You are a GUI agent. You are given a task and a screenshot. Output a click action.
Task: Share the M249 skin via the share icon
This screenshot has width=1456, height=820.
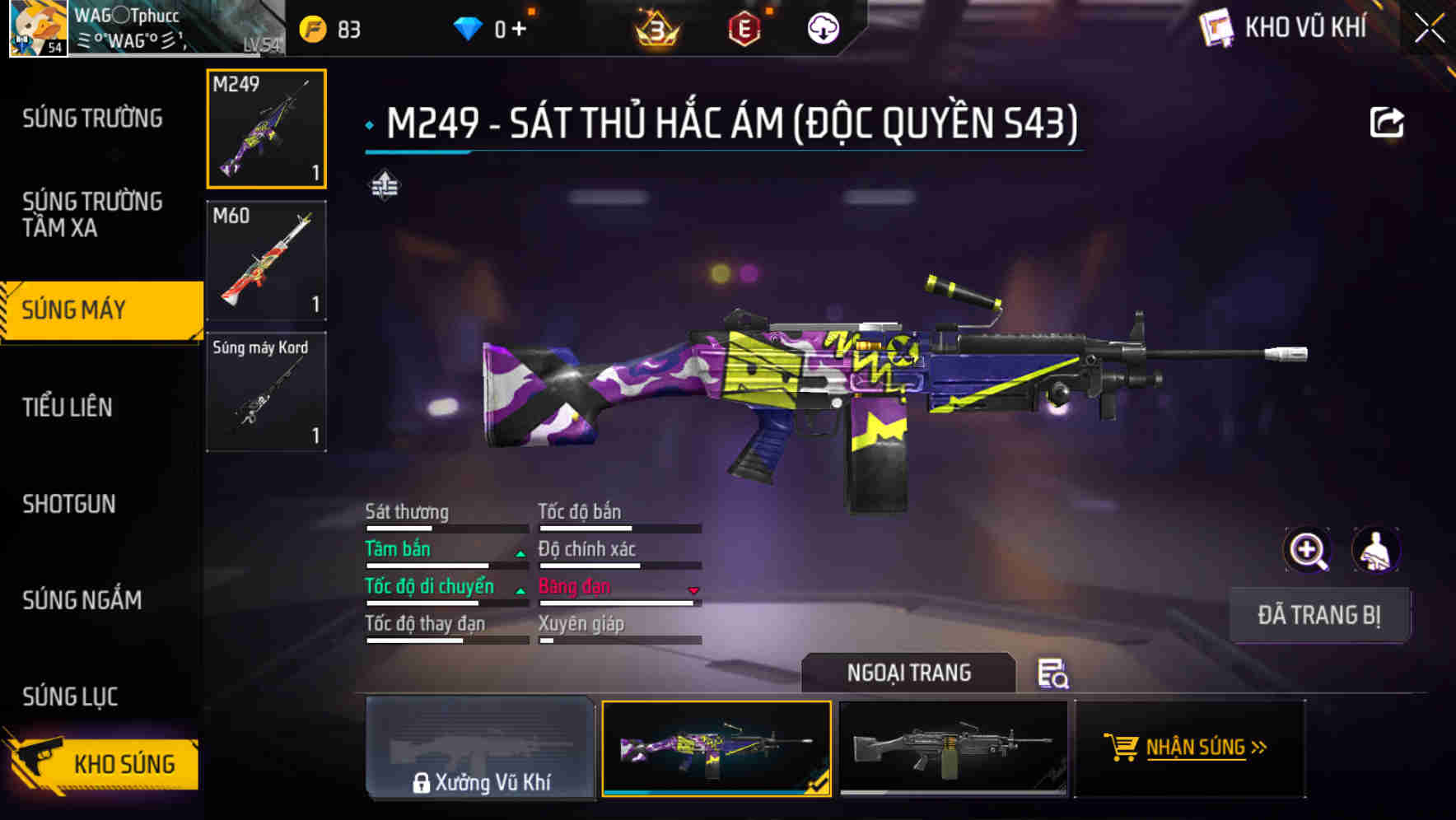(x=1388, y=121)
